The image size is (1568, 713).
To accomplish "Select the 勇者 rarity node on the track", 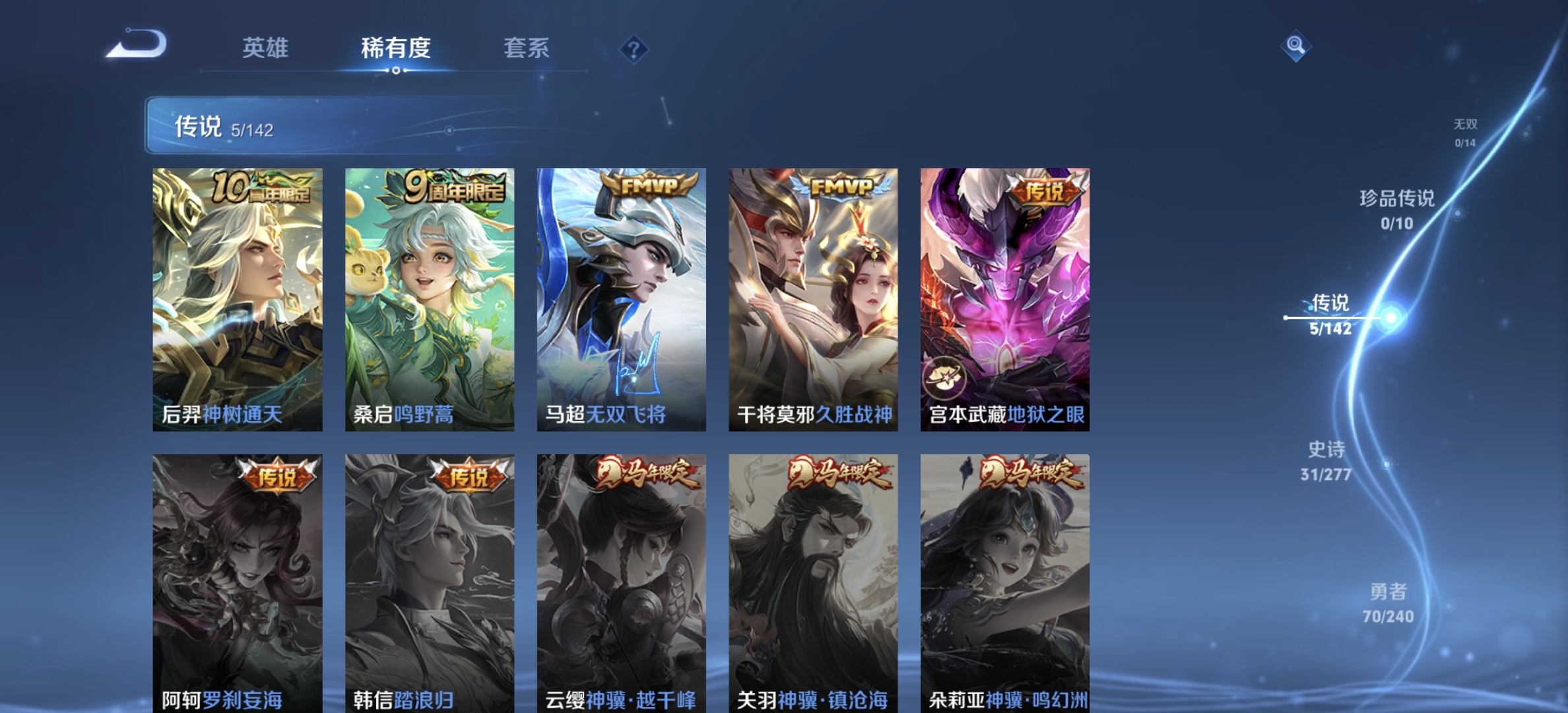I will [1390, 604].
